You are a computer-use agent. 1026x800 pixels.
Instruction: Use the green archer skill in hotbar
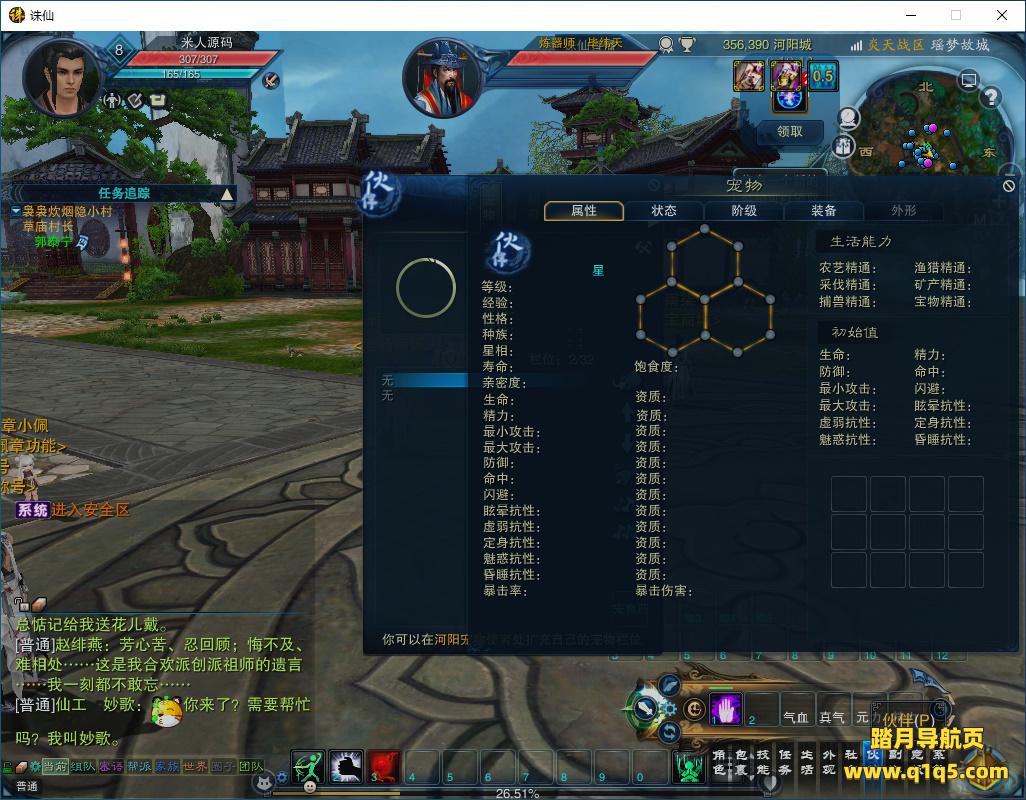click(309, 766)
